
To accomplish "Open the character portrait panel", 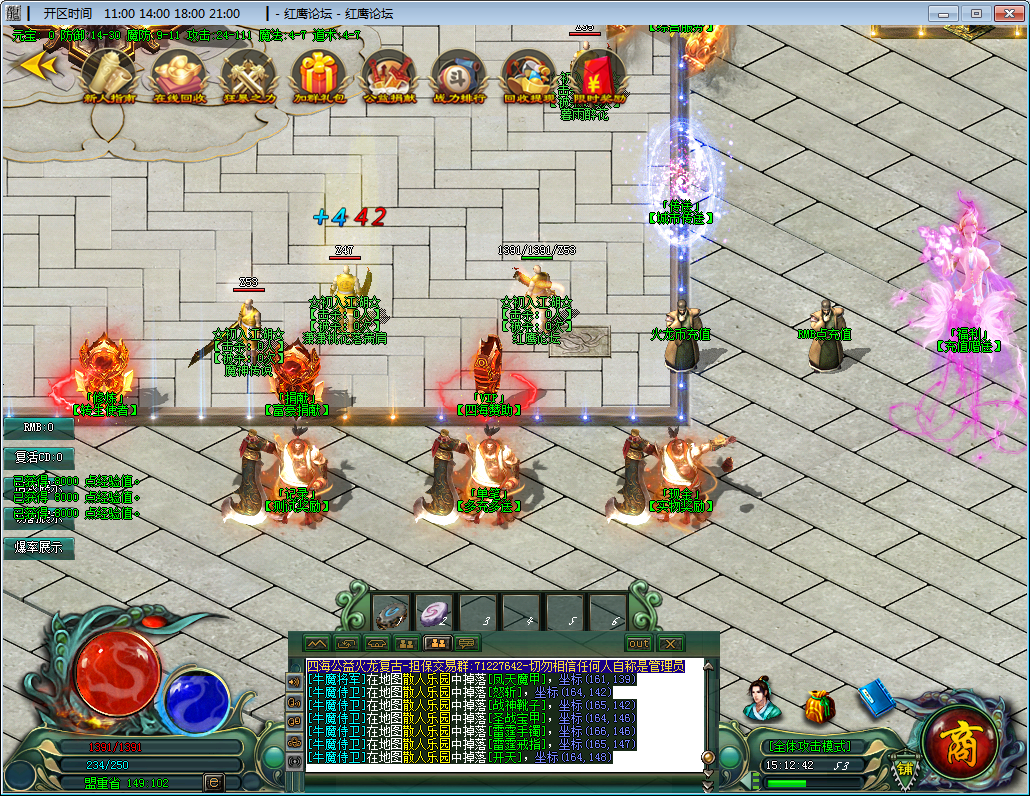I will (x=761, y=698).
